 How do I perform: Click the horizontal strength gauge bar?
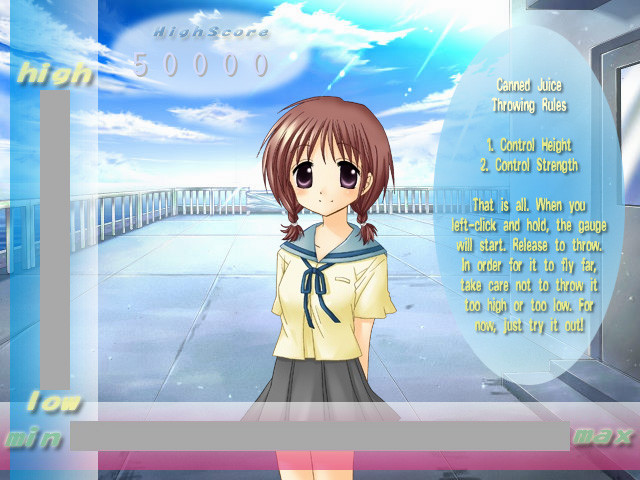319,435
